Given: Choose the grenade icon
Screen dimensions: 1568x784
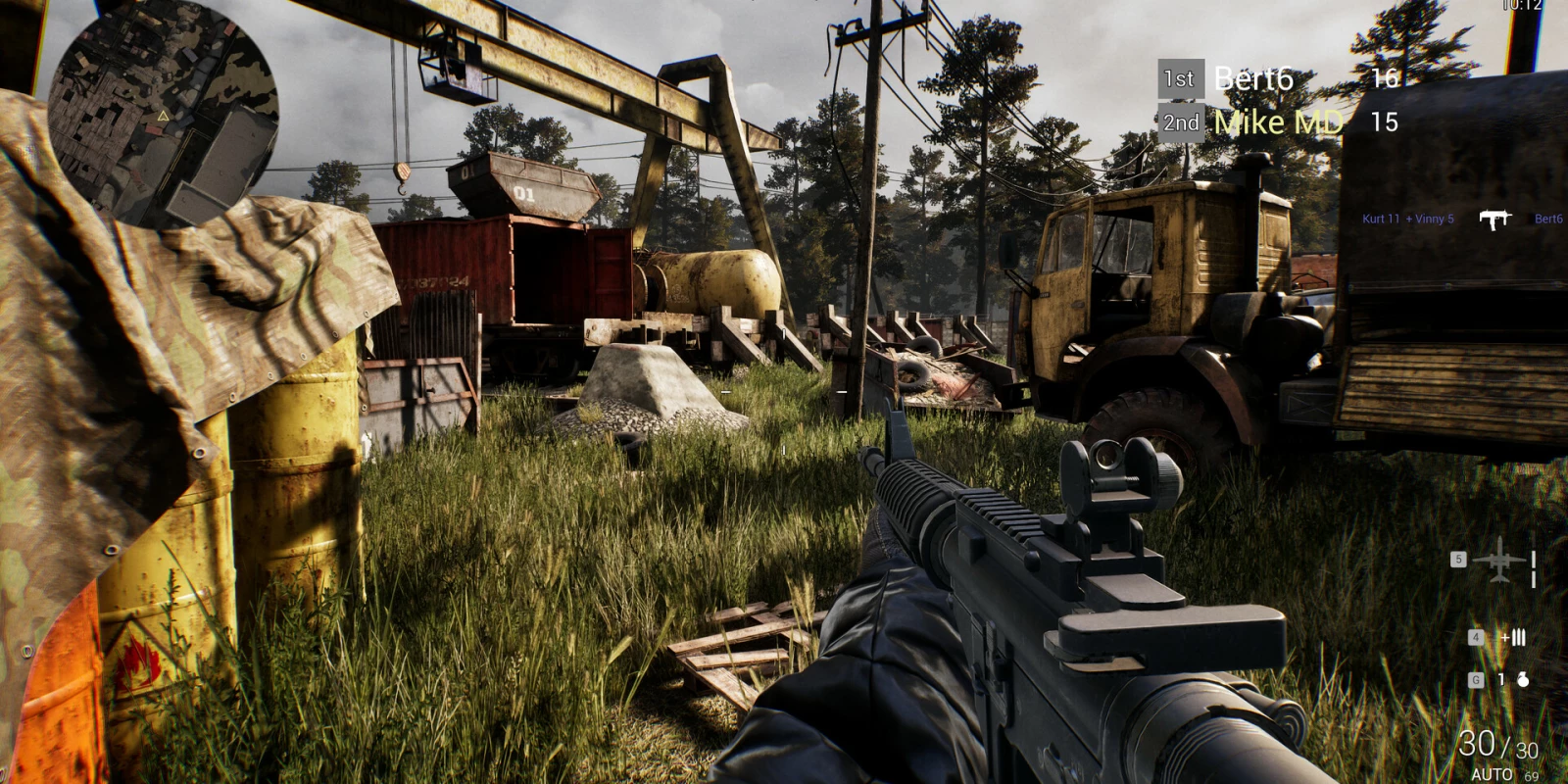Looking at the screenshot, I should coord(1523,679).
